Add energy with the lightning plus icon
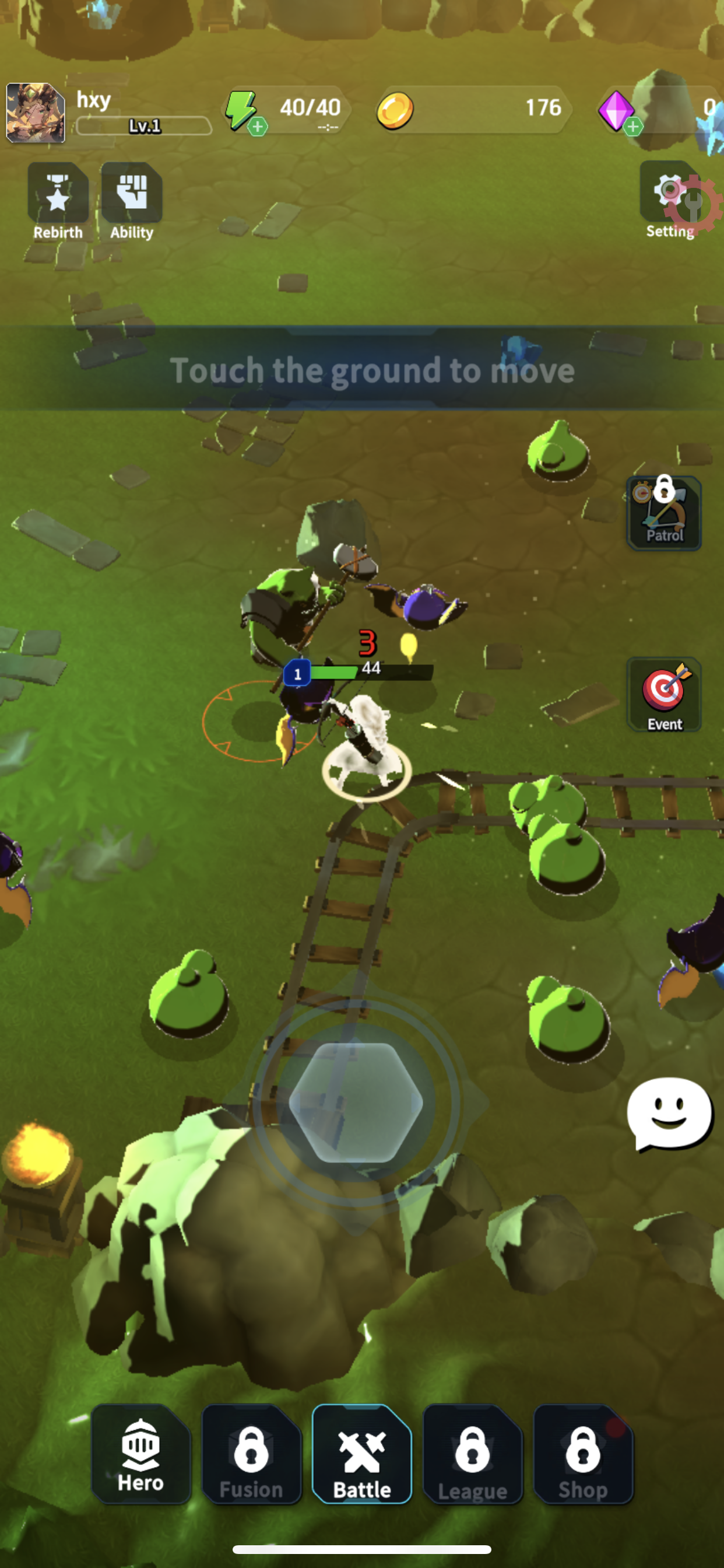Viewport: 724px width, 1568px height. [256, 126]
